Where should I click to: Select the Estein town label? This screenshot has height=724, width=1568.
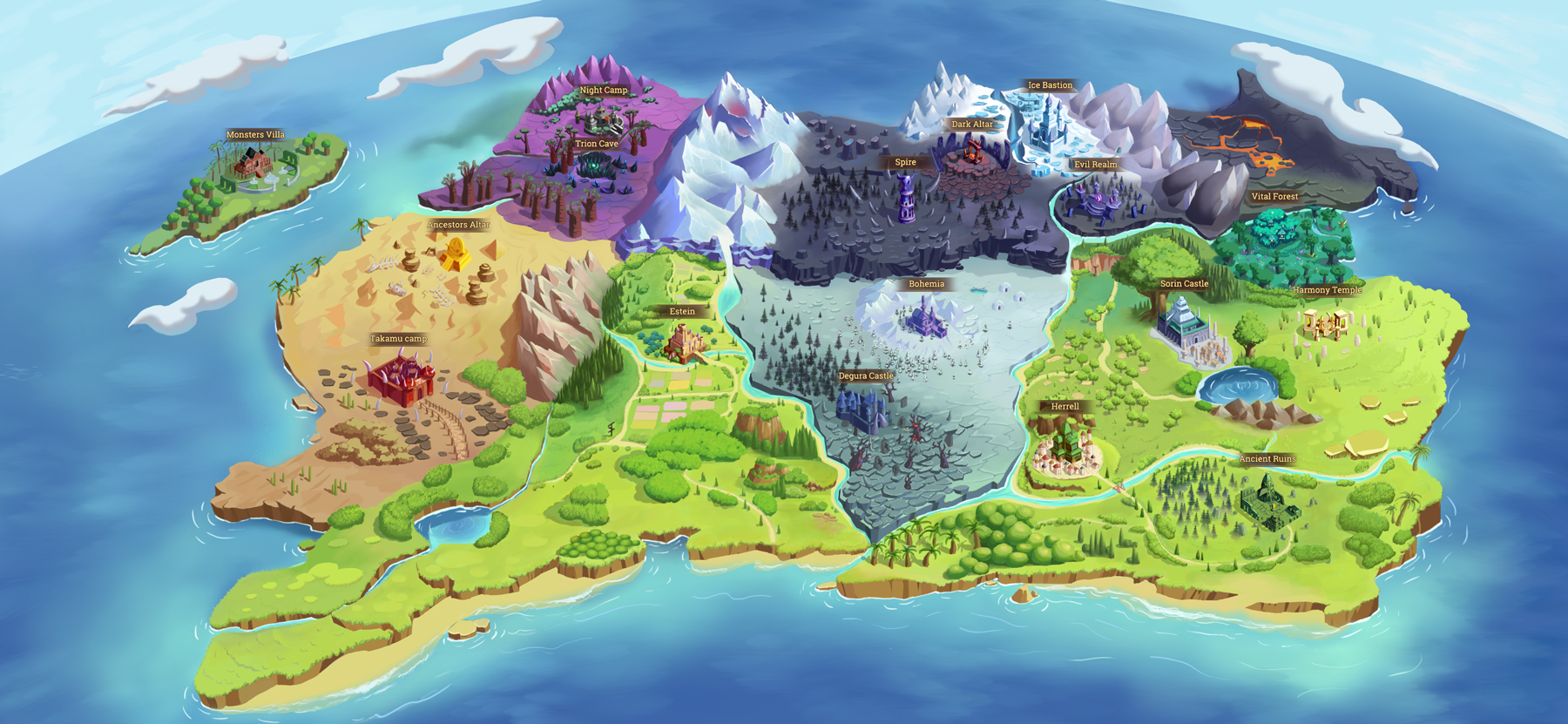point(682,312)
